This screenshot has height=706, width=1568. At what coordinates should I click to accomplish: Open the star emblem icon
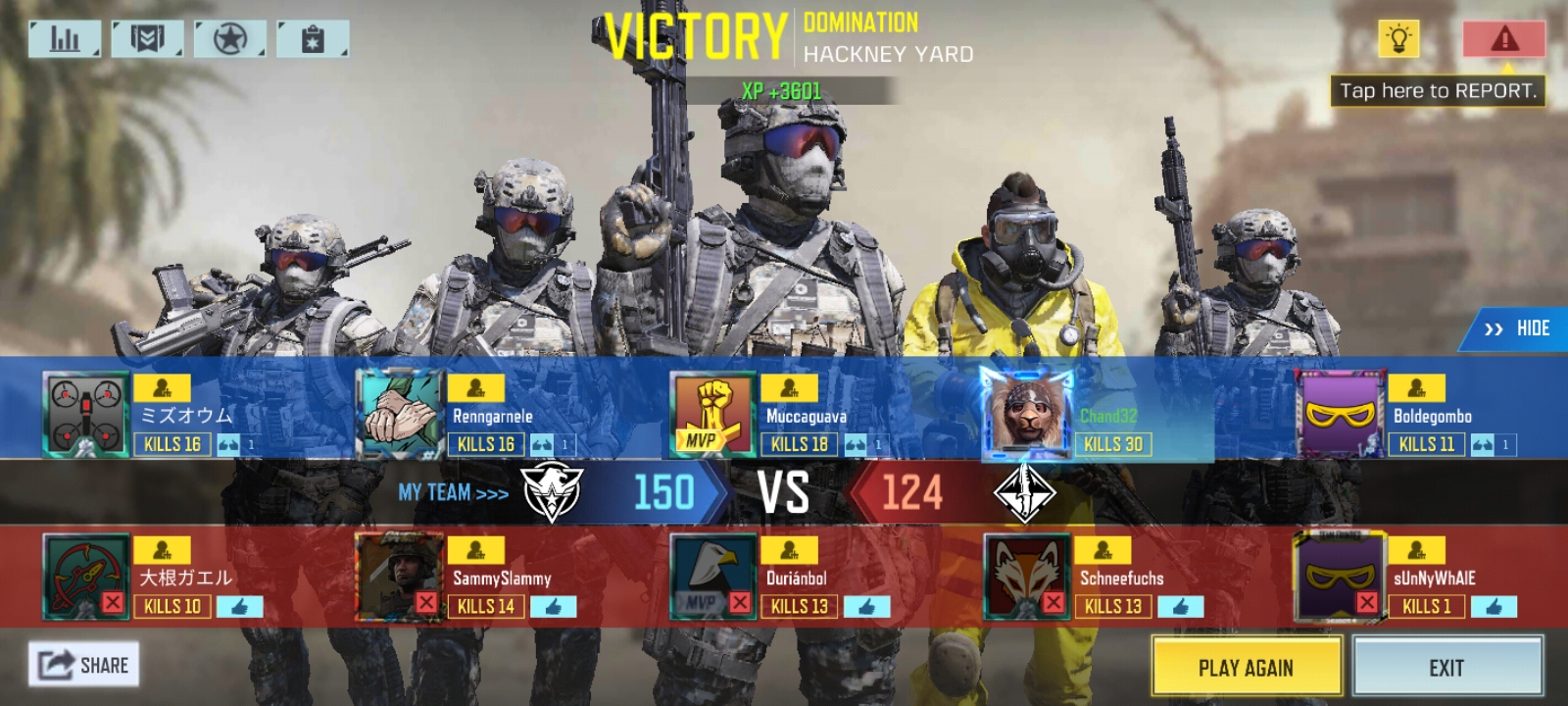pos(229,39)
